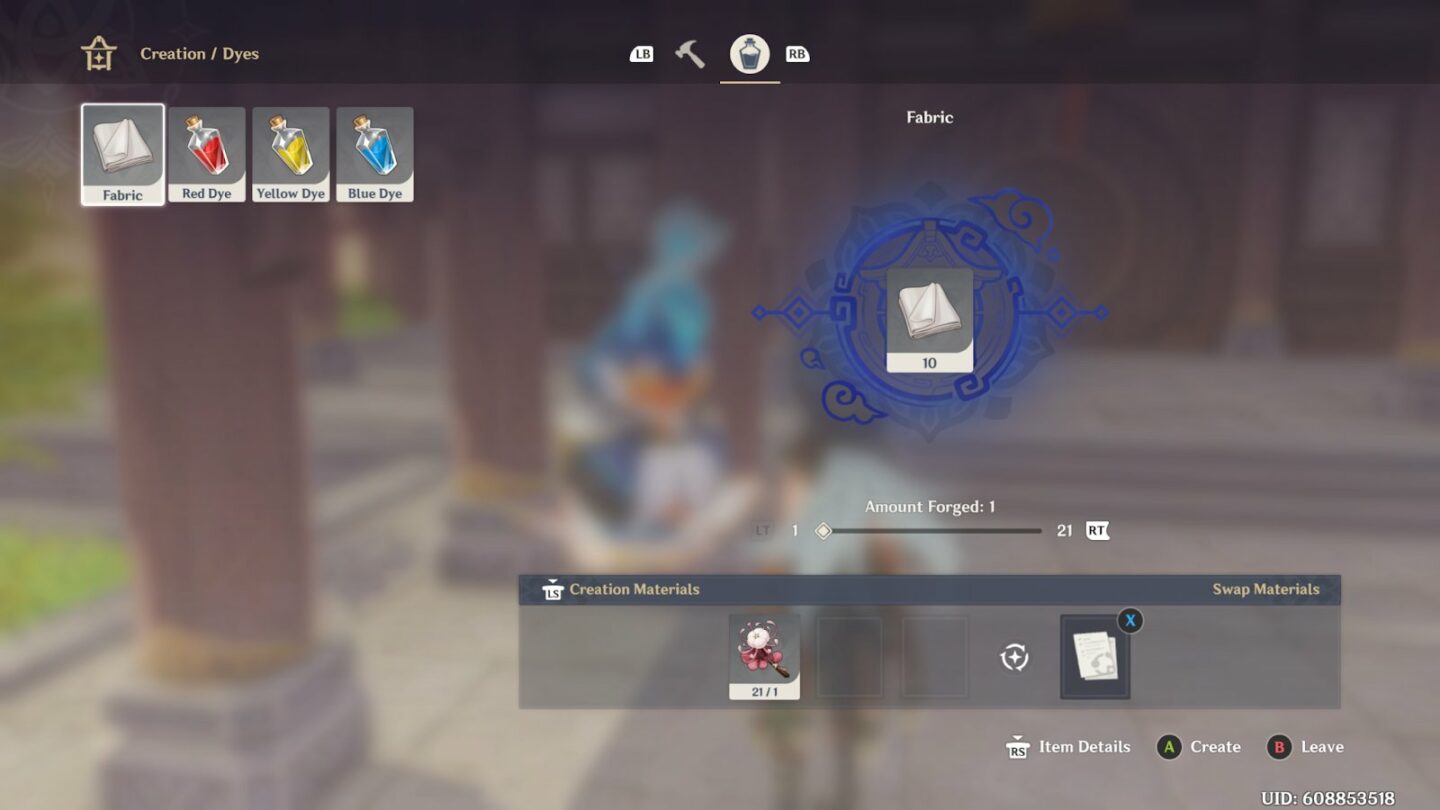Viewport: 1440px width, 810px height.
Task: Click the Creation / Dyes header emblem
Action: (100, 52)
